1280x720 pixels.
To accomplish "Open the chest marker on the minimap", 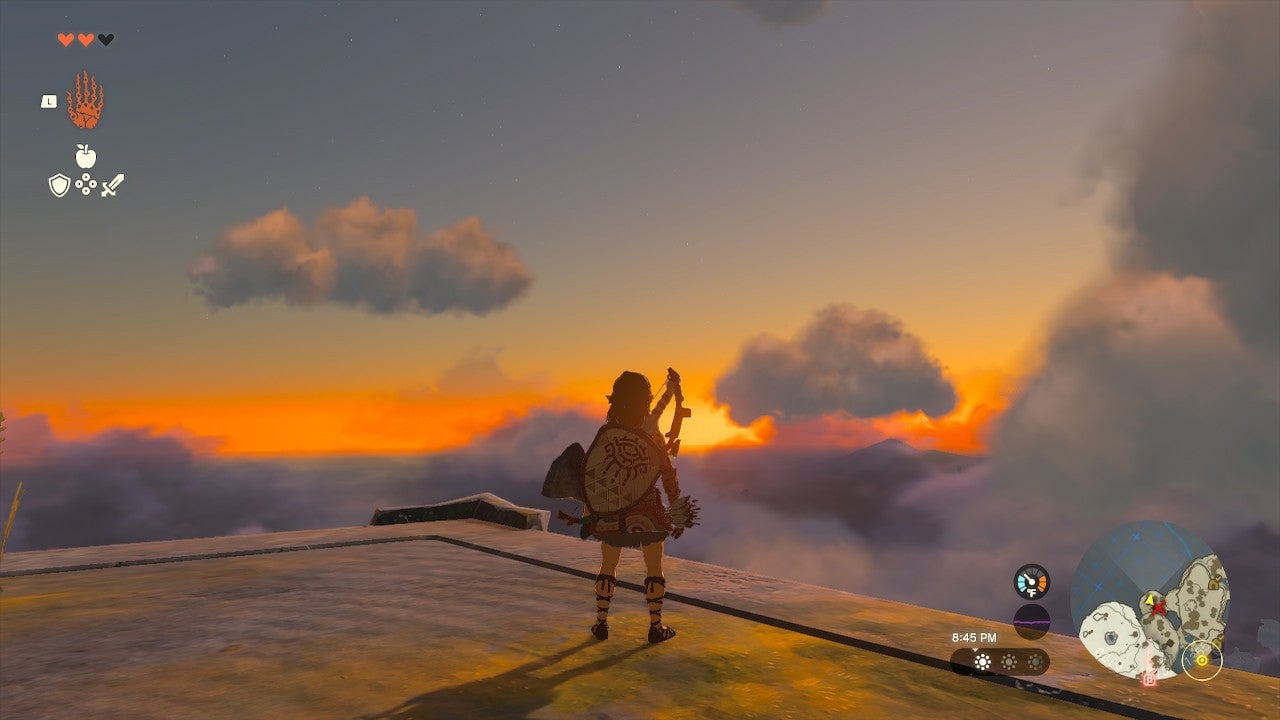I will point(1212,582).
